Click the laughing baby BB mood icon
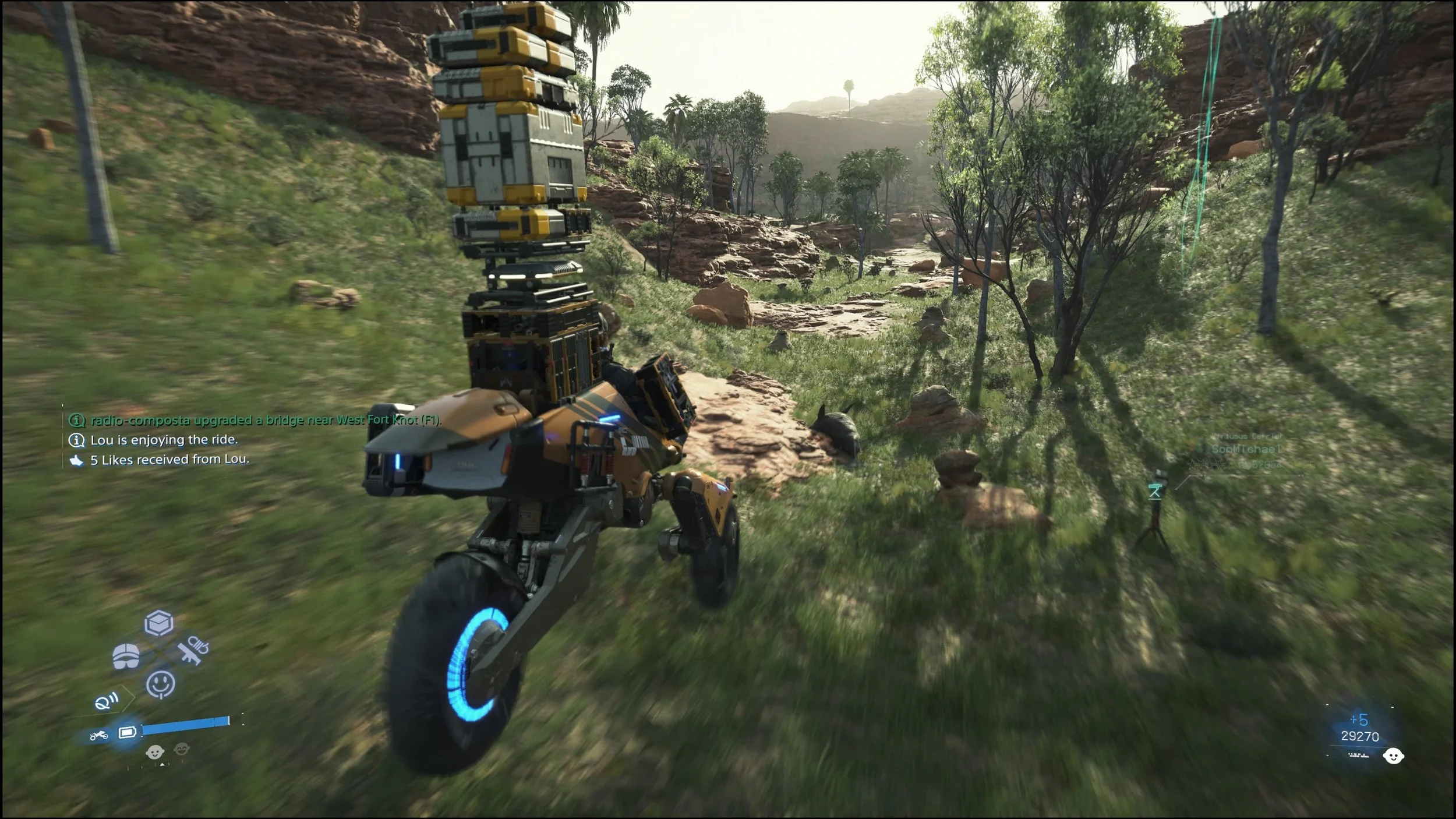The width and height of the screenshot is (1456, 819). pyautogui.click(x=181, y=749)
